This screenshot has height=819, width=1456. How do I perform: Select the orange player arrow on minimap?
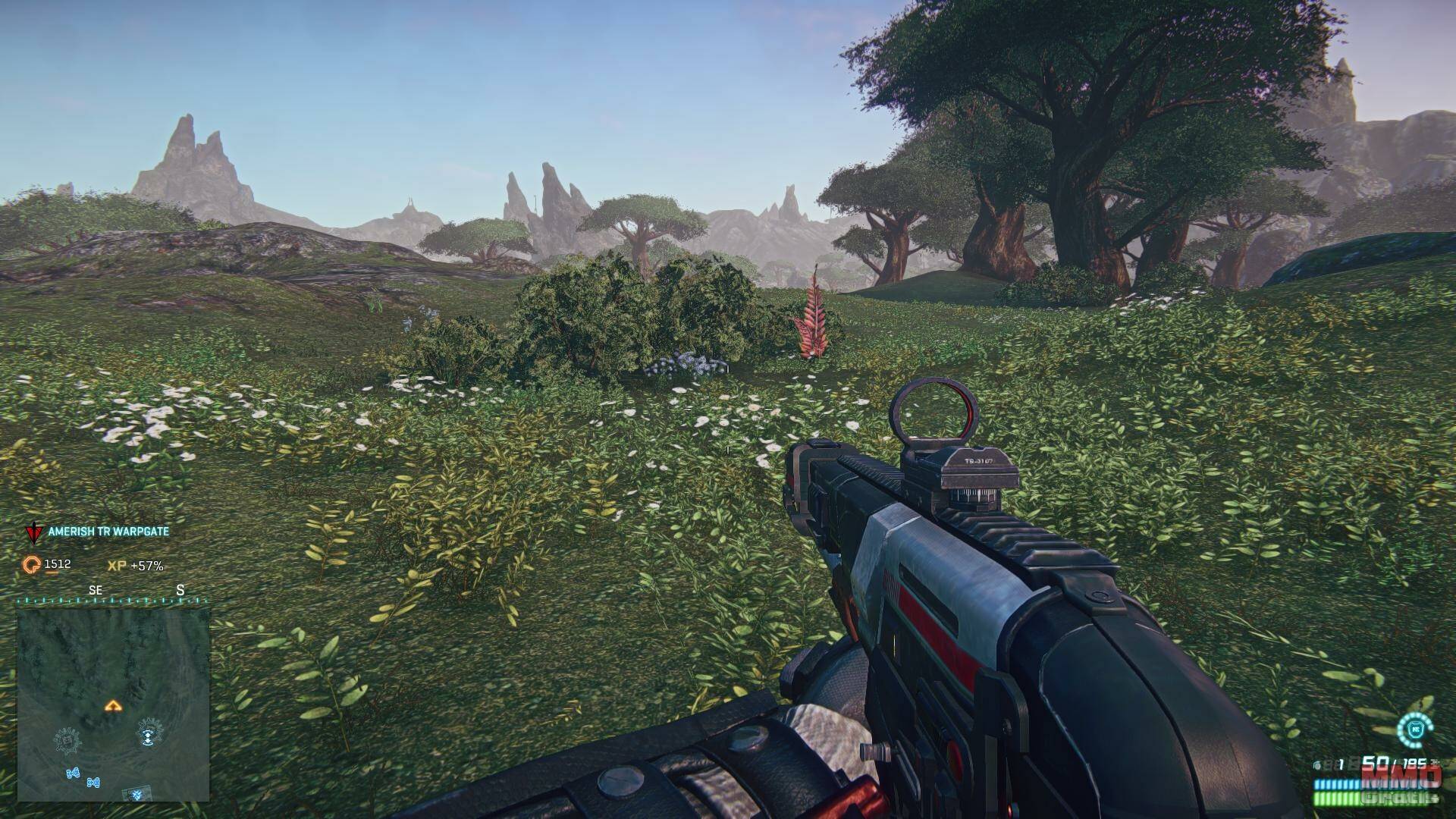click(114, 706)
